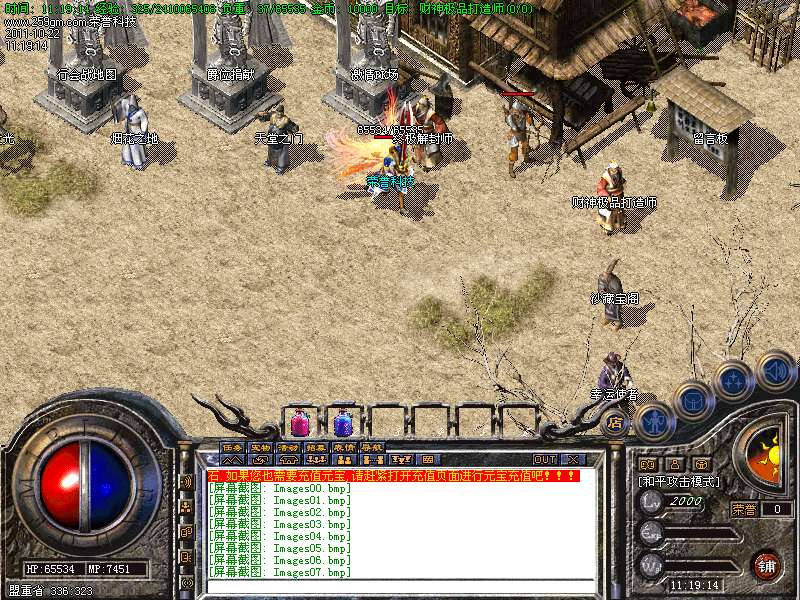The image size is (800, 600).
Task: Close the game with the X button
Action: [x=572, y=459]
